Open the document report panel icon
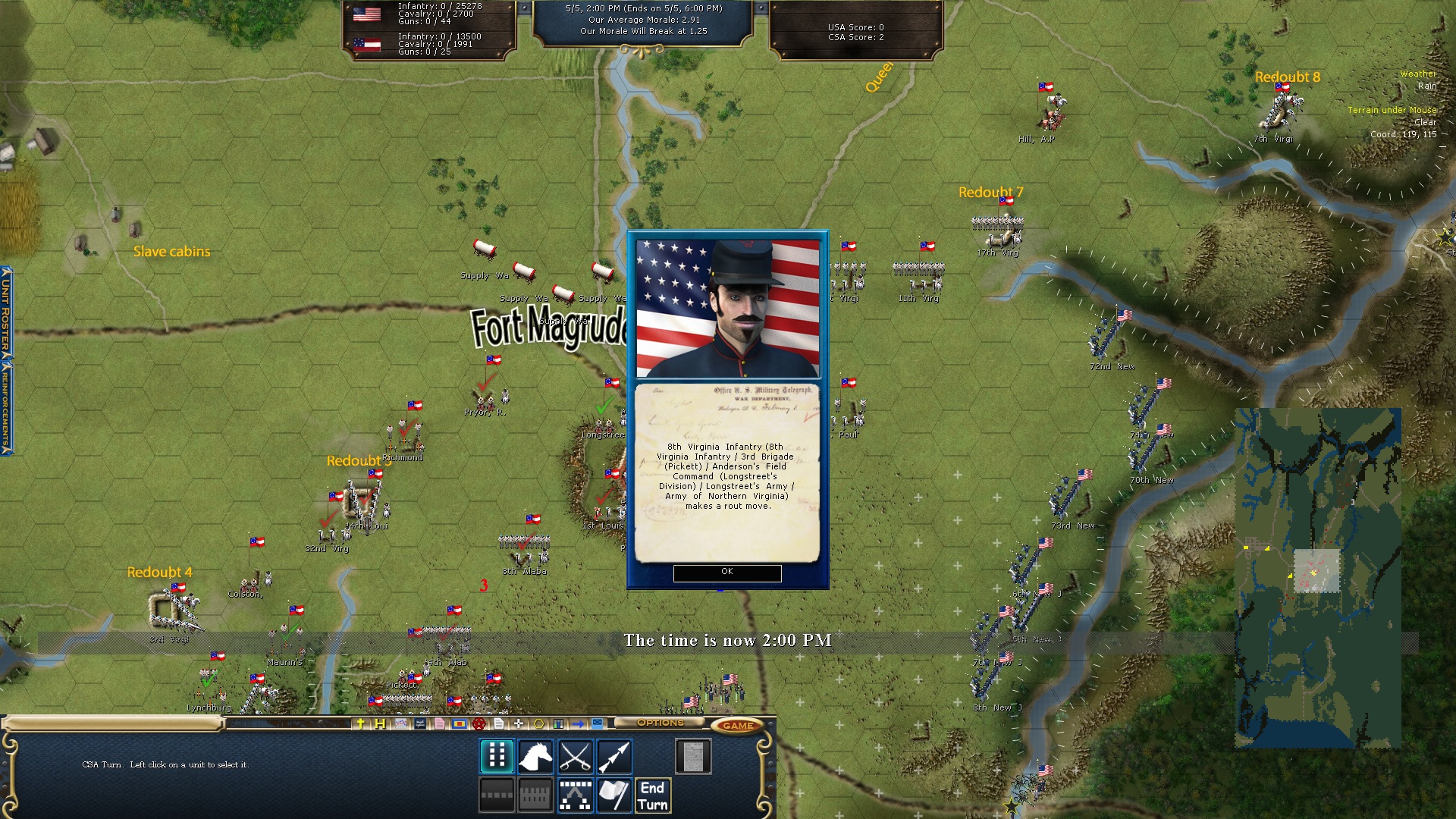The height and width of the screenshot is (819, 1456). click(693, 756)
